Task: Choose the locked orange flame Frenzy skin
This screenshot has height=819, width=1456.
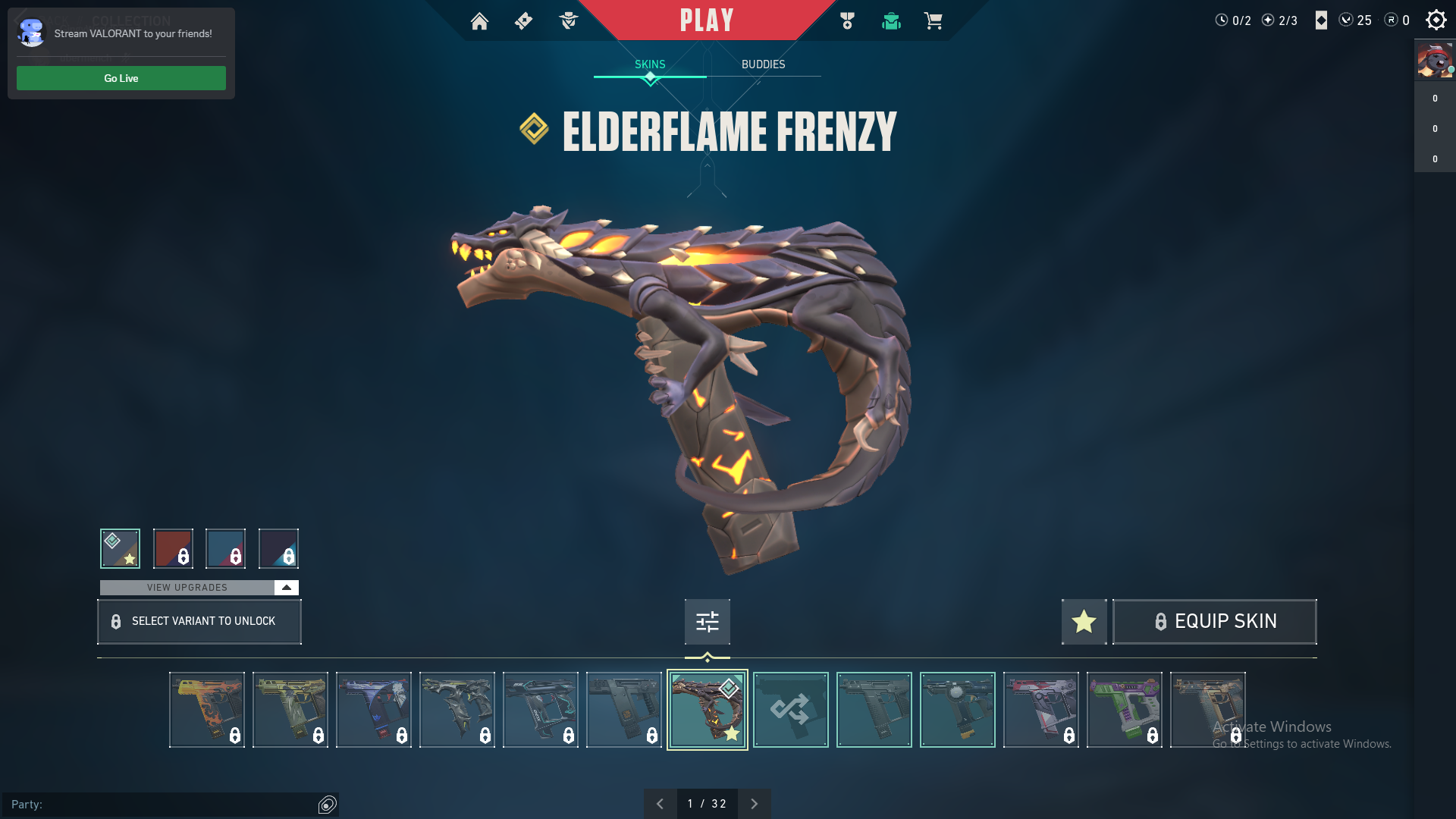Action: 206,710
